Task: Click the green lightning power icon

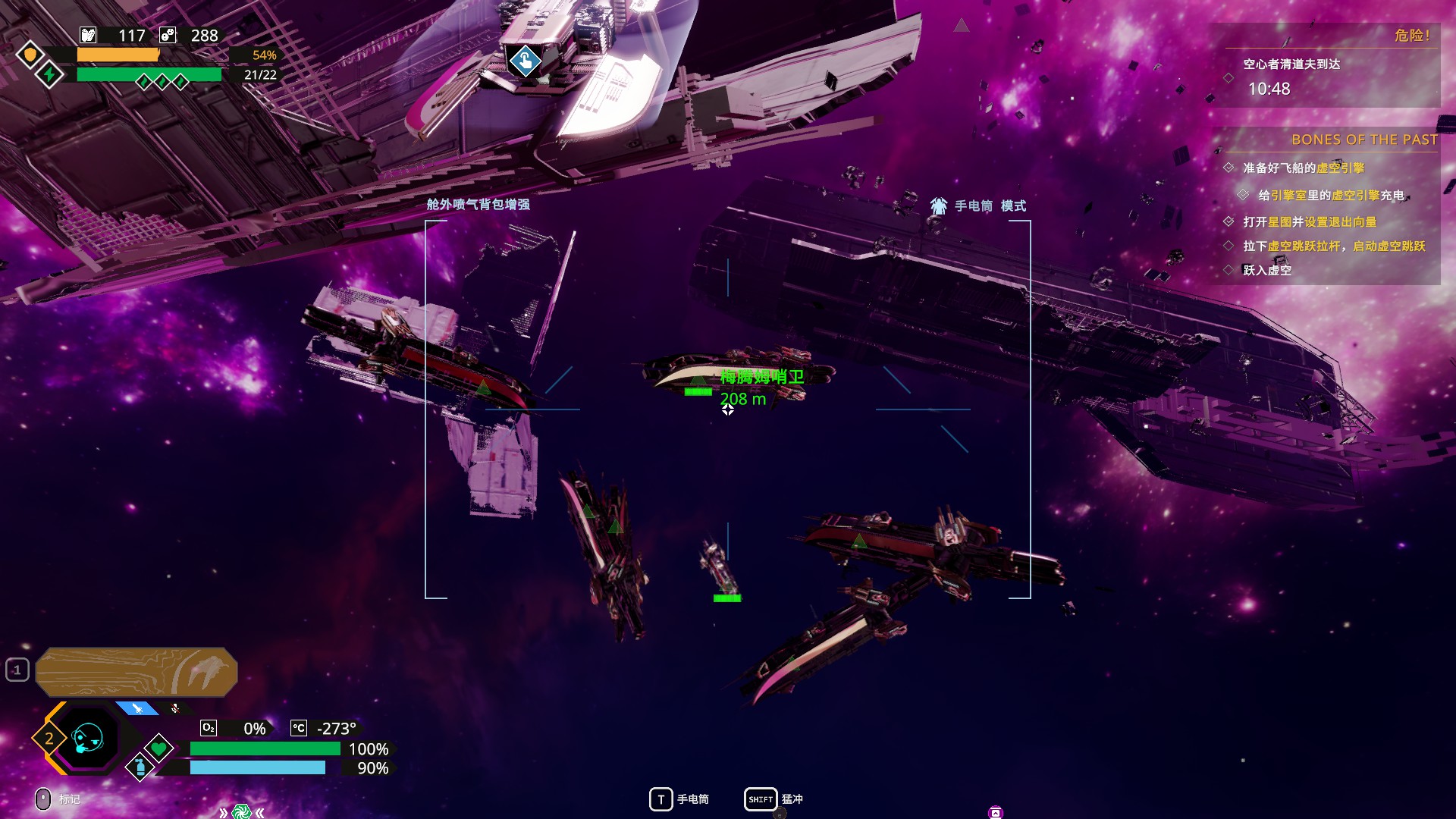Action: click(50, 74)
